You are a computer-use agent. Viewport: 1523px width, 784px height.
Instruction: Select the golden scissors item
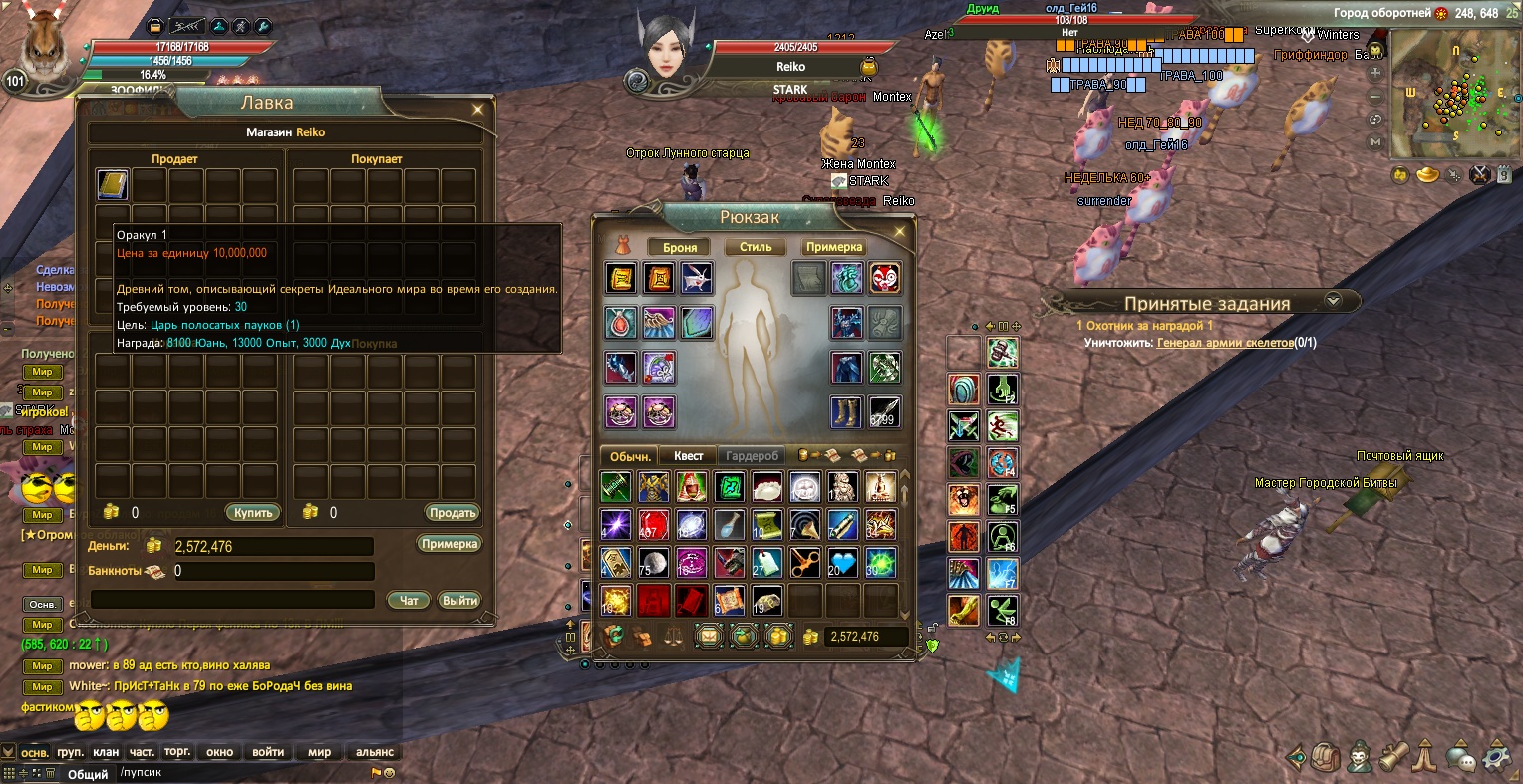click(x=804, y=564)
